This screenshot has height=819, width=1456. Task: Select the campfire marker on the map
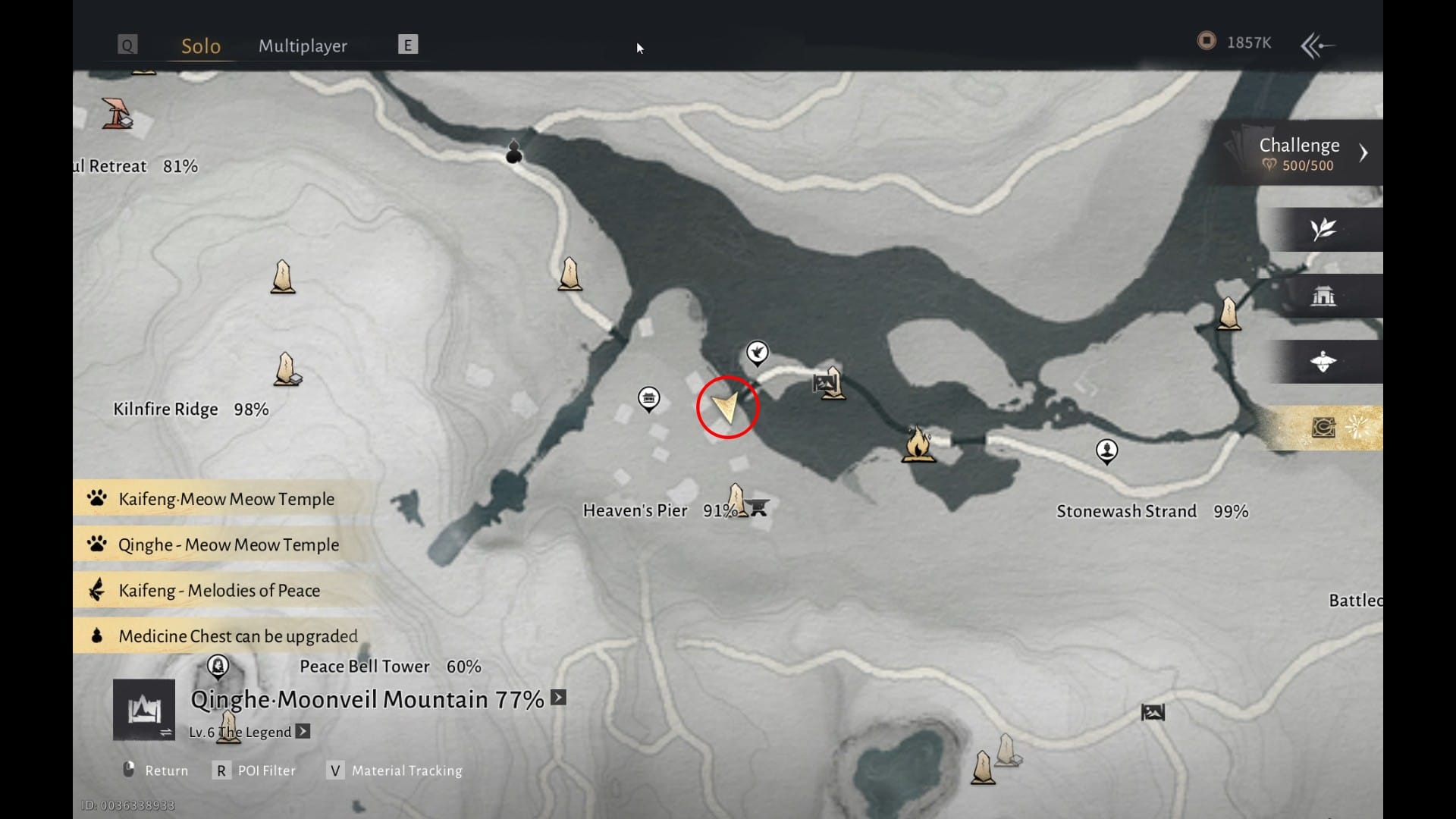pos(918,444)
